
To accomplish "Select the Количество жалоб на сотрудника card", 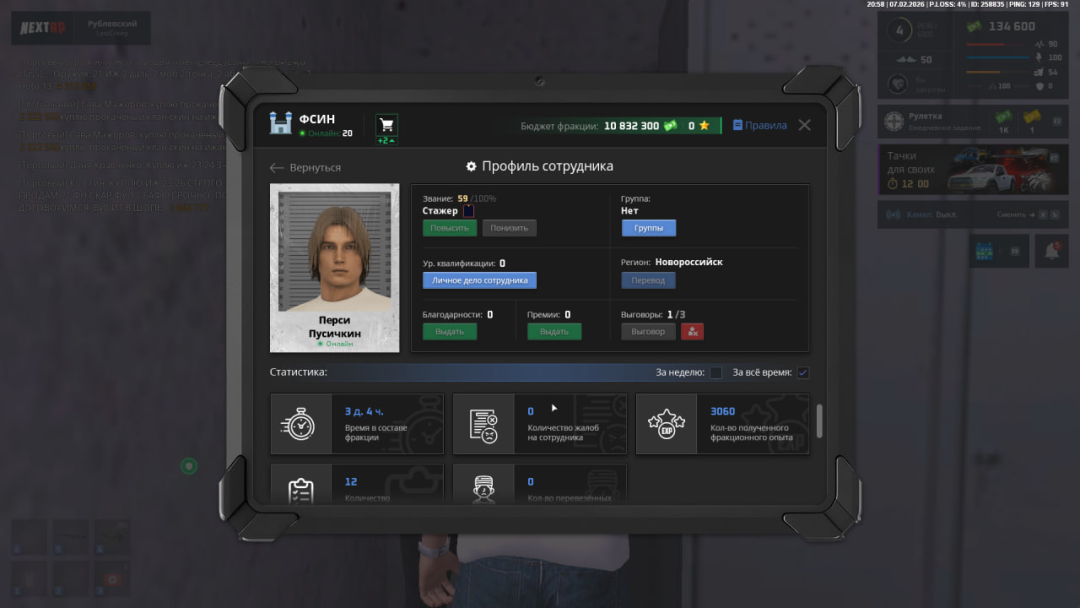I will [x=540, y=424].
